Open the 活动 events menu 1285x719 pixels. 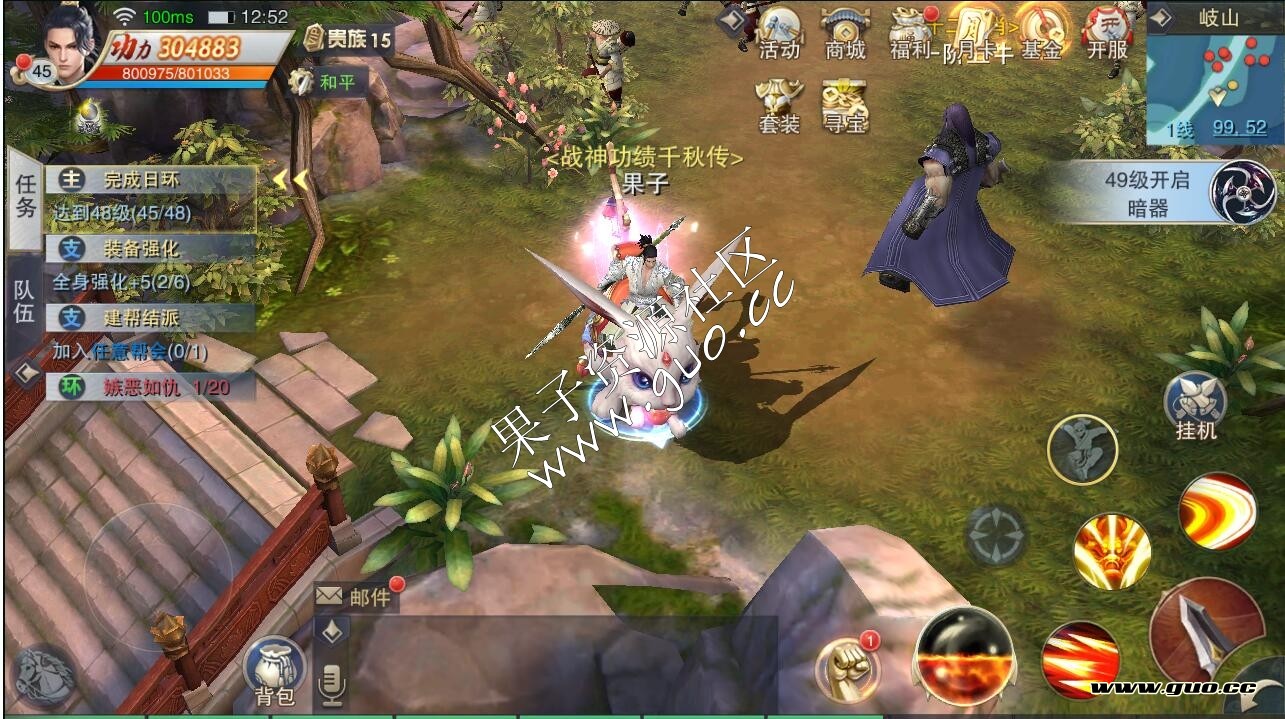tap(780, 31)
